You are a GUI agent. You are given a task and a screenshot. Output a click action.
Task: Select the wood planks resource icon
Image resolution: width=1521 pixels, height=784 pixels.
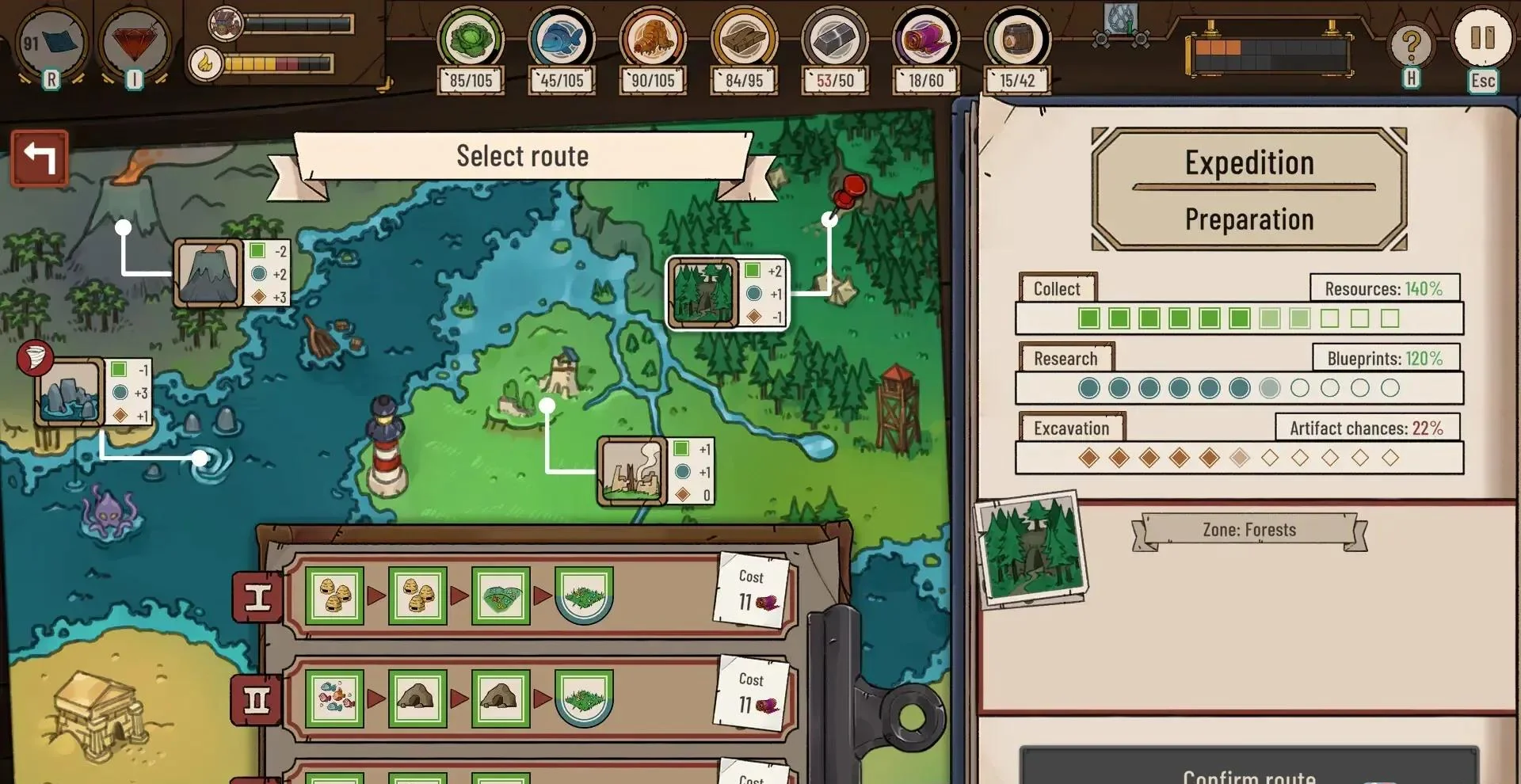click(744, 38)
